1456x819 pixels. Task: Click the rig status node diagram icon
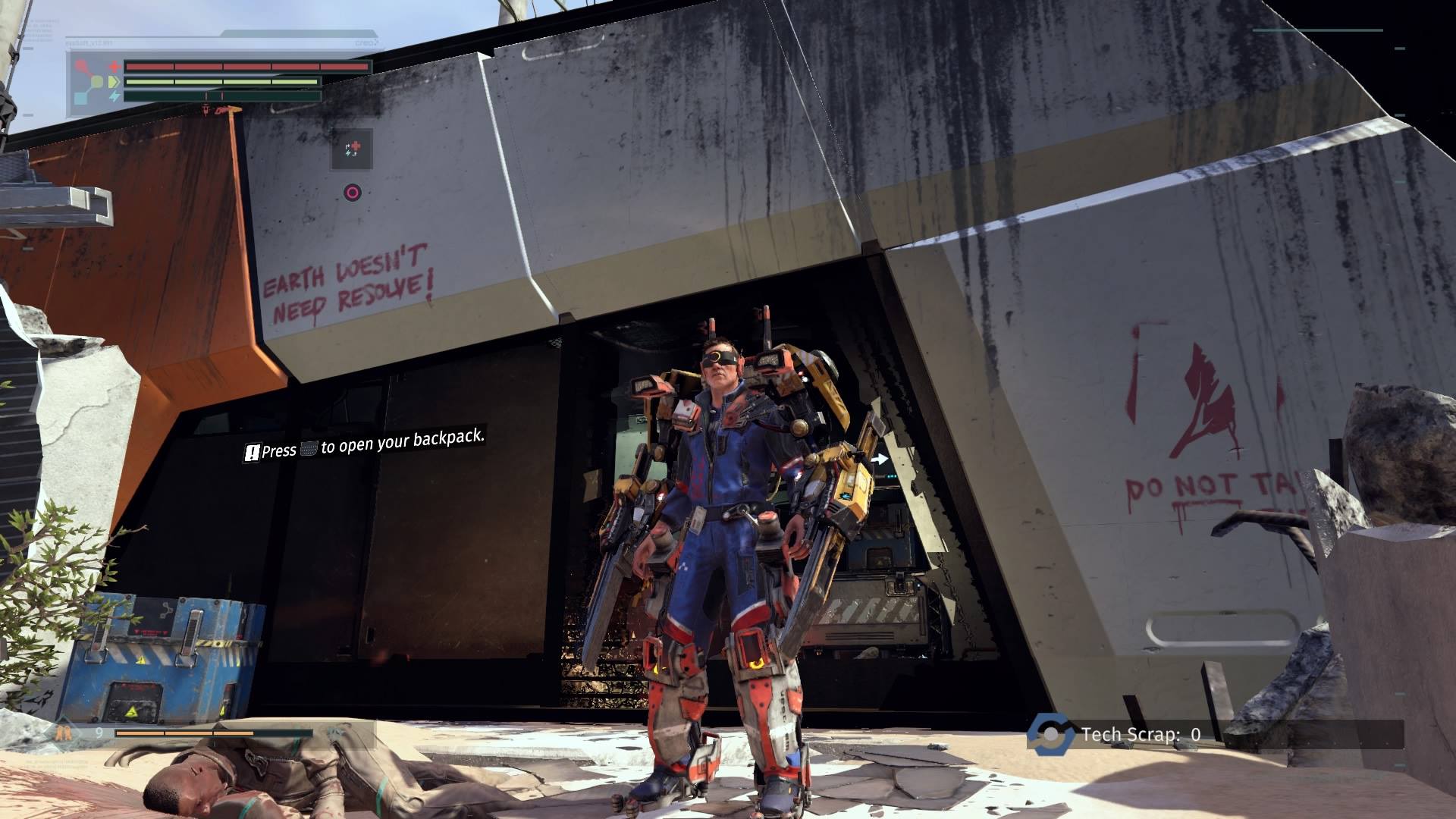coord(92,82)
